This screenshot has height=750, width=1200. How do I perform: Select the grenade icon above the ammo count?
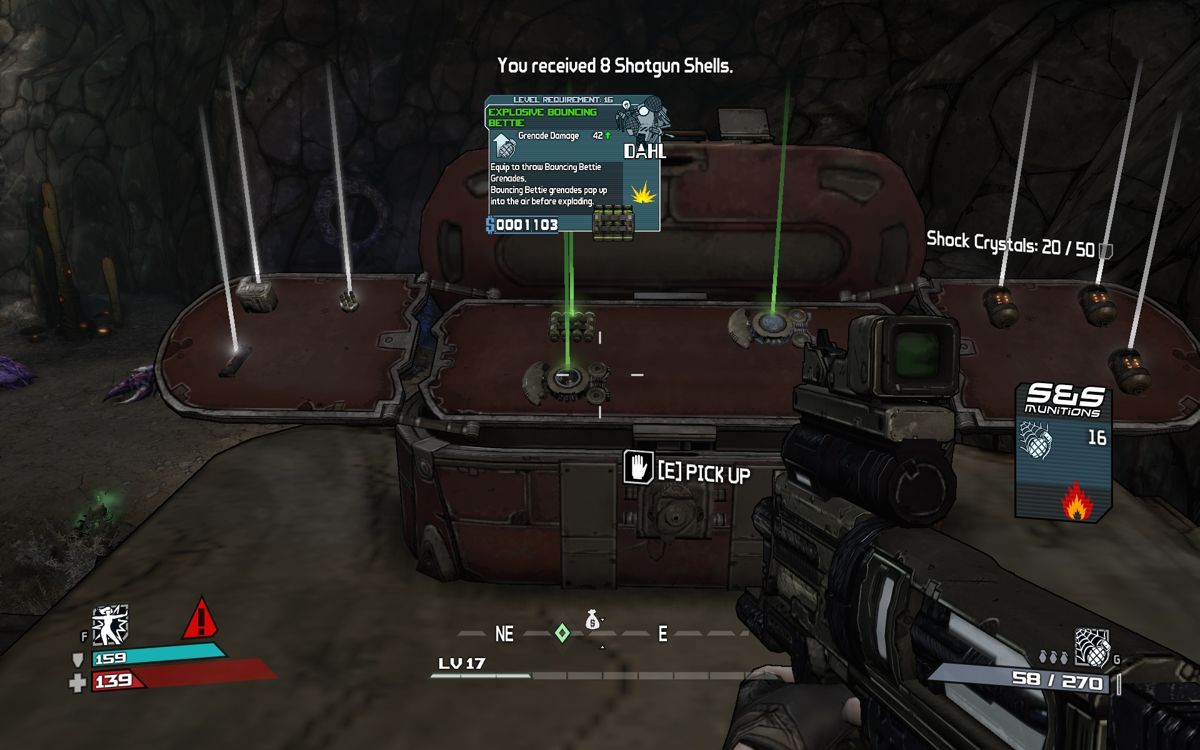pos(1090,646)
